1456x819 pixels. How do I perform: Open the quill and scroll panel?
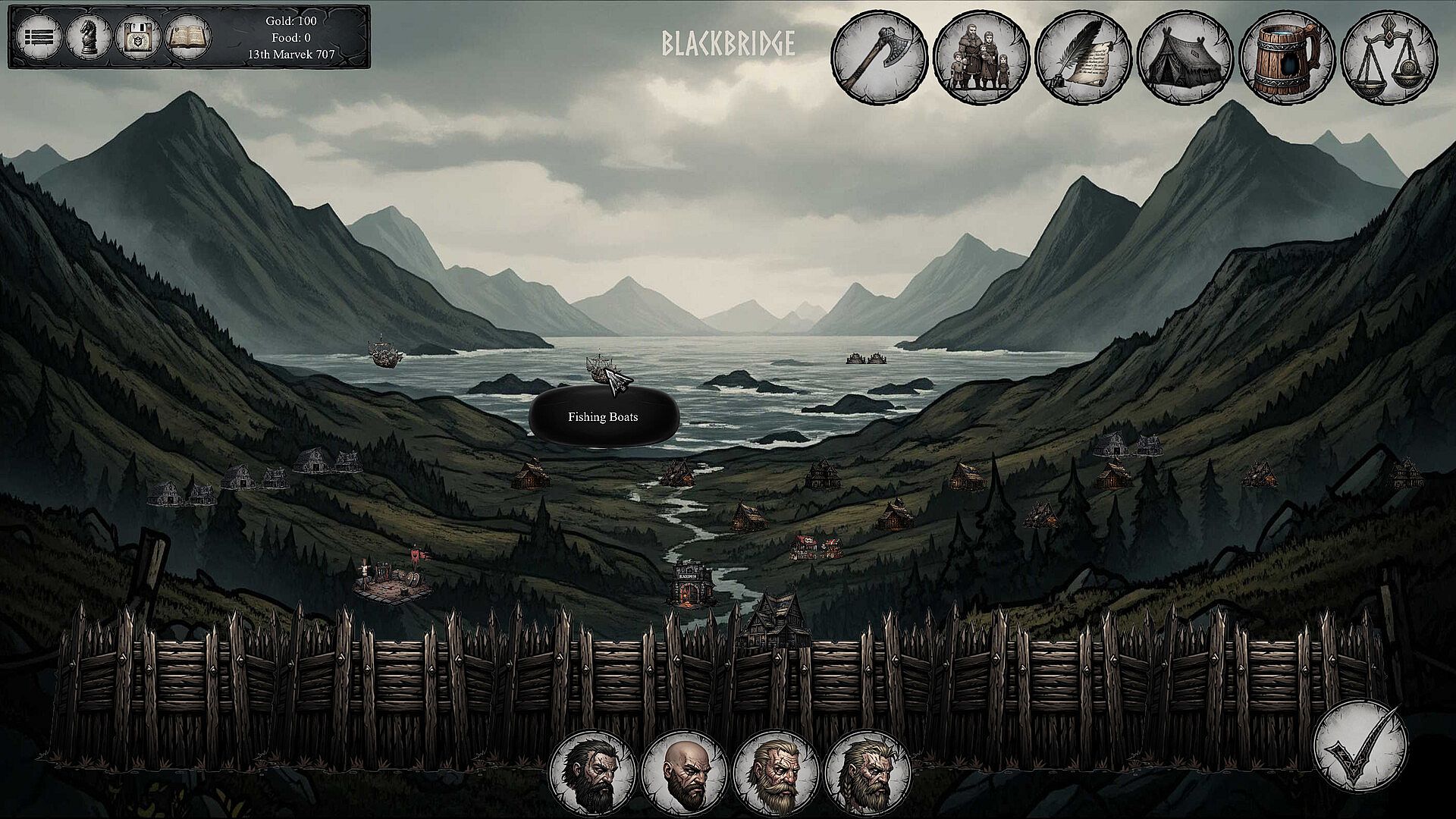click(1083, 56)
